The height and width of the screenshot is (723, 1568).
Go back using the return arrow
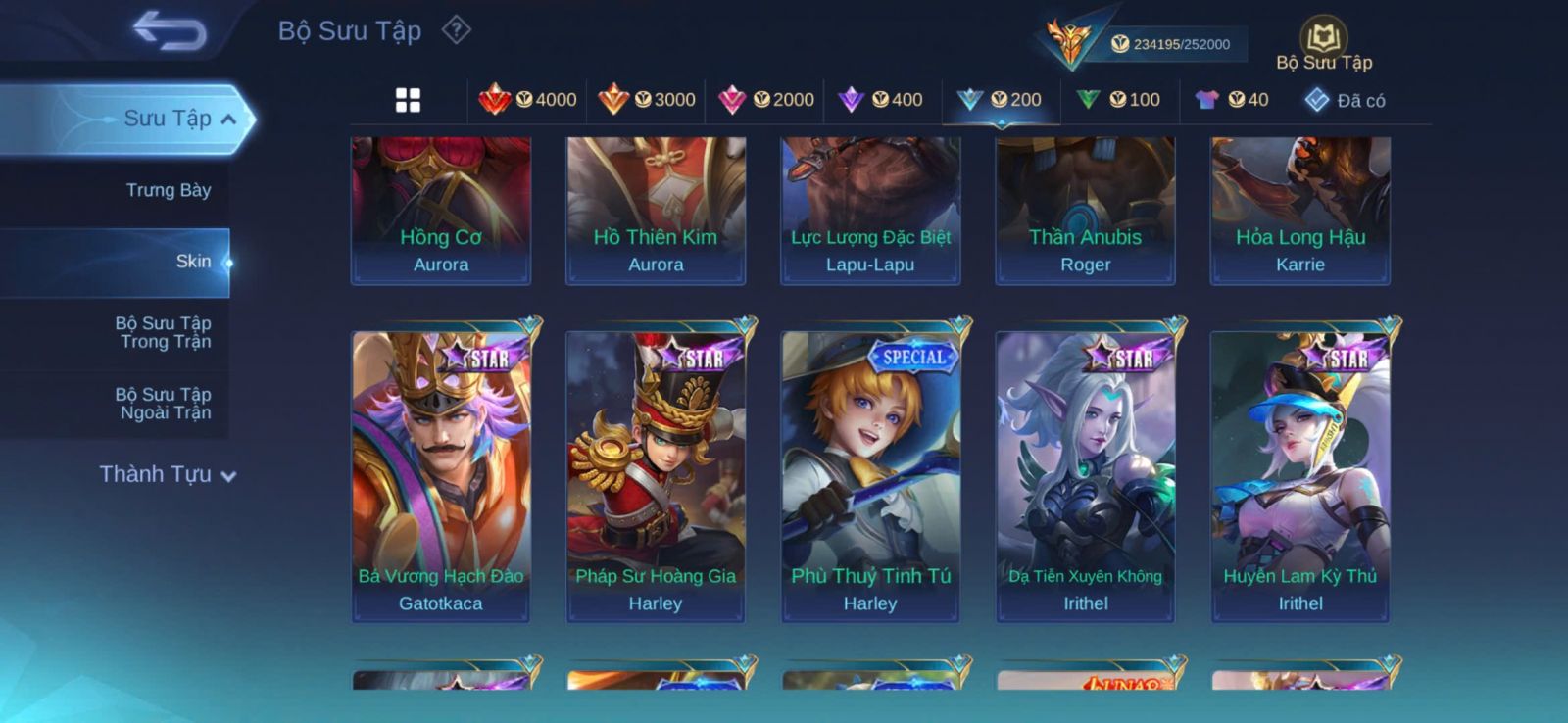[x=170, y=30]
